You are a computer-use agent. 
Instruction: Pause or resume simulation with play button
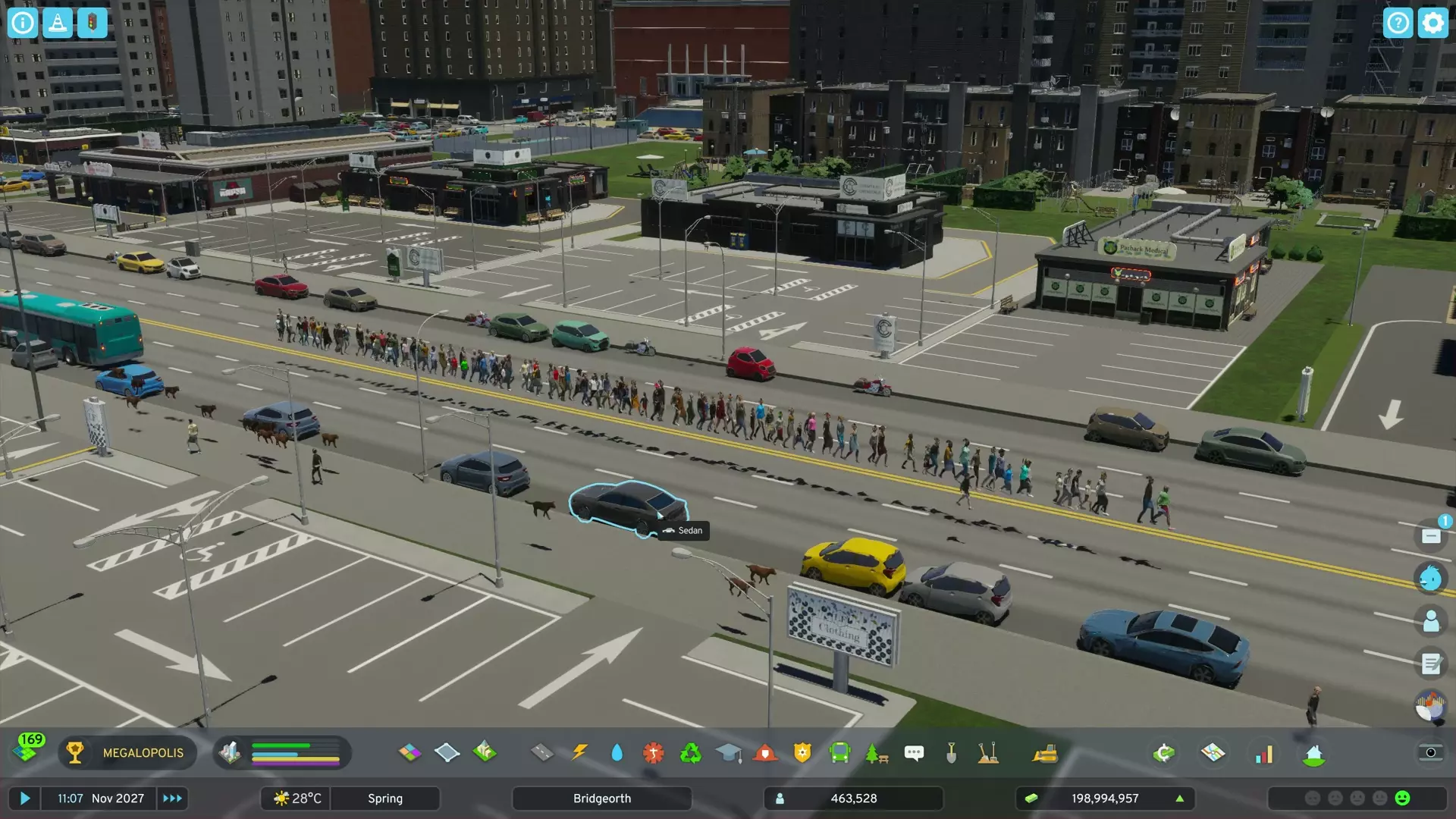(25, 798)
